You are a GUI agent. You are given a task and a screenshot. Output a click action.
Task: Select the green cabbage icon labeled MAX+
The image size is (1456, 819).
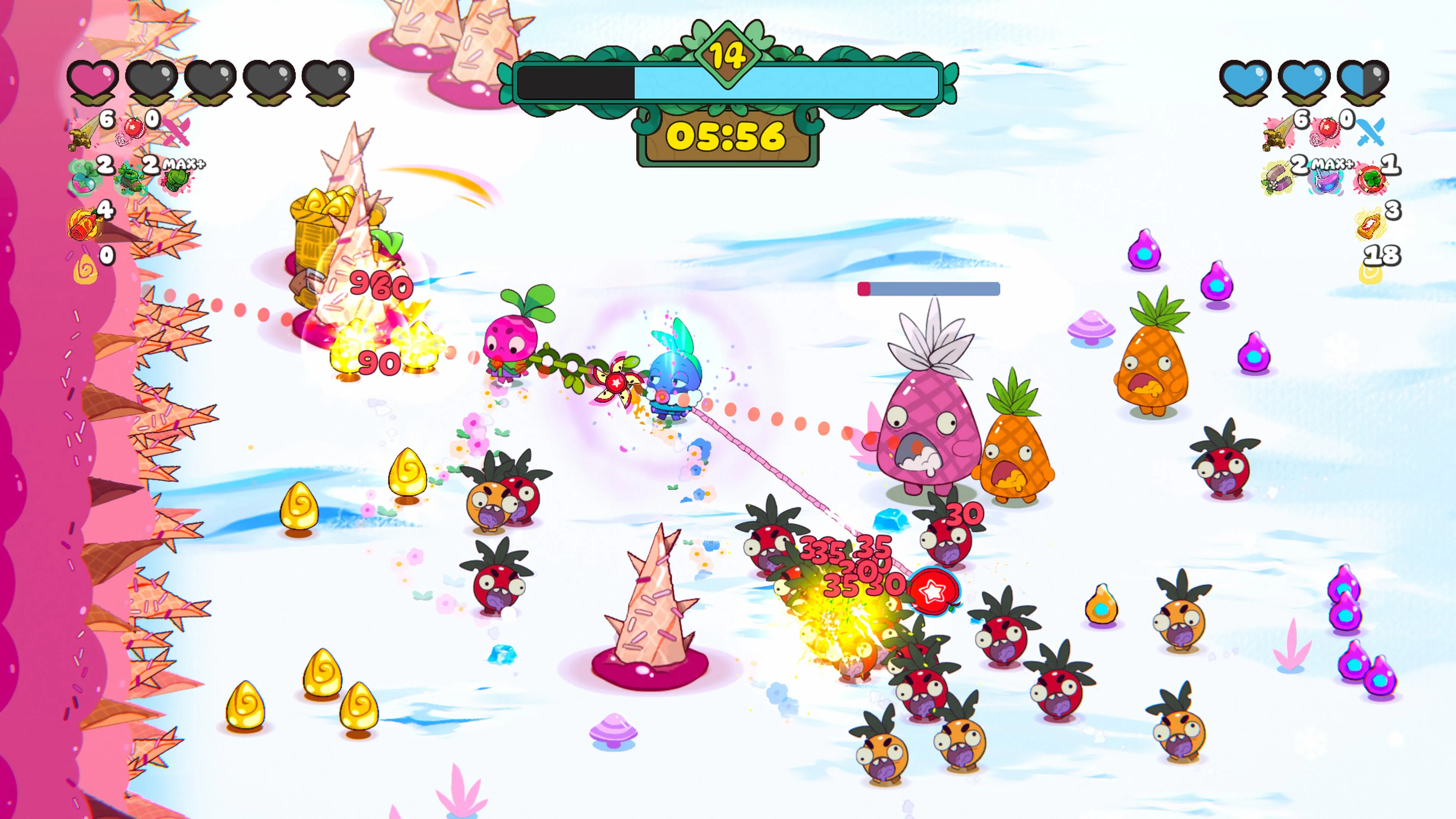coord(177,180)
